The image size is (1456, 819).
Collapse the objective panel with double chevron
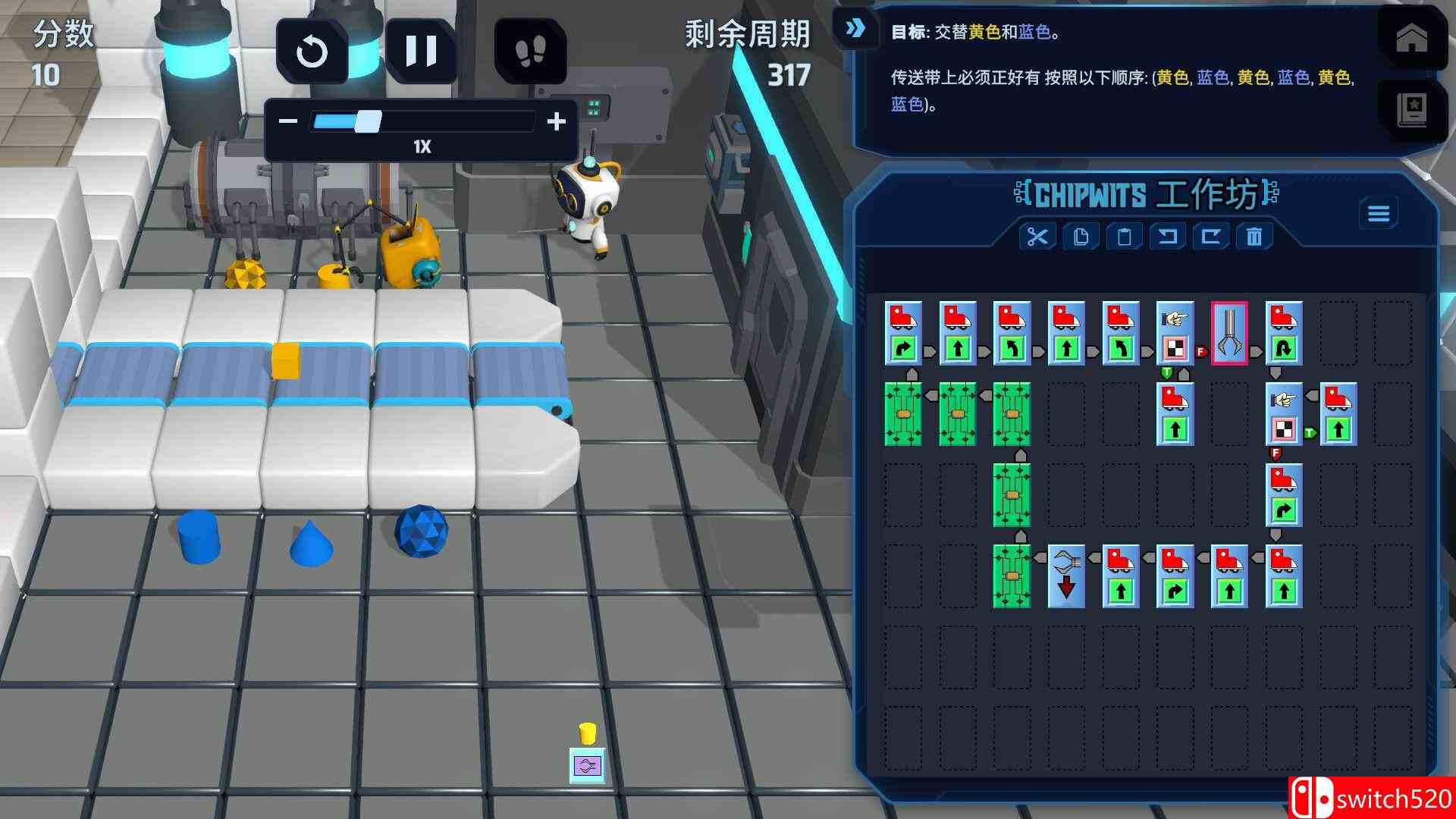[x=855, y=27]
